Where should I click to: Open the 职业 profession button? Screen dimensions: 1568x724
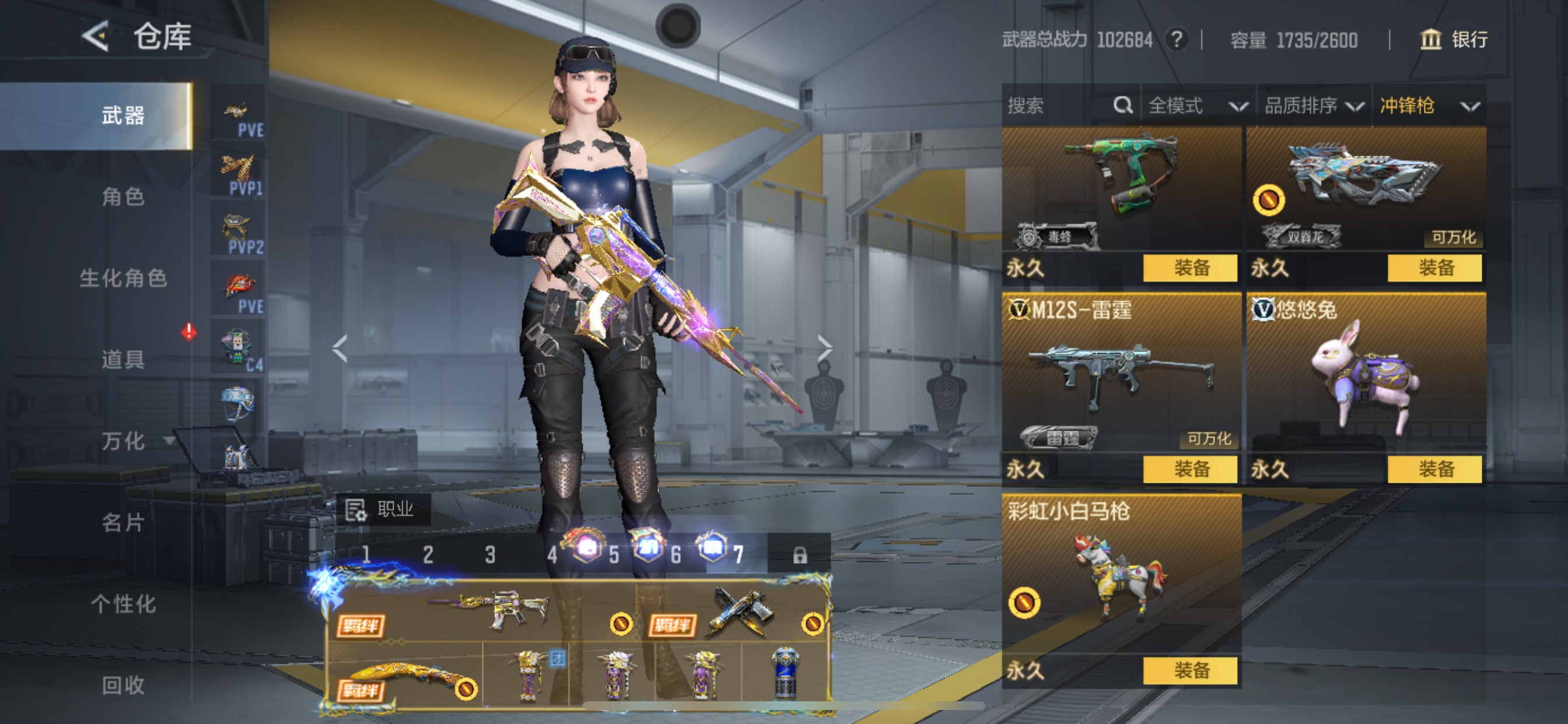383,509
